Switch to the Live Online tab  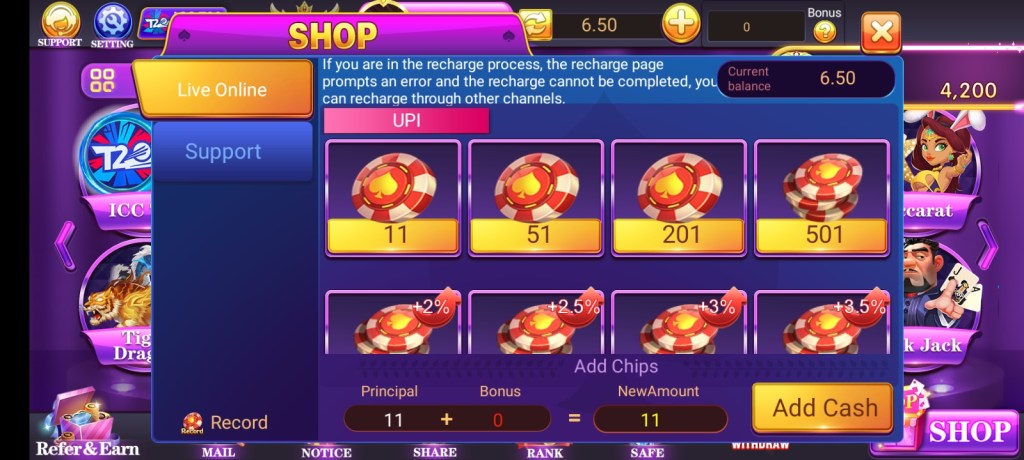(222, 89)
